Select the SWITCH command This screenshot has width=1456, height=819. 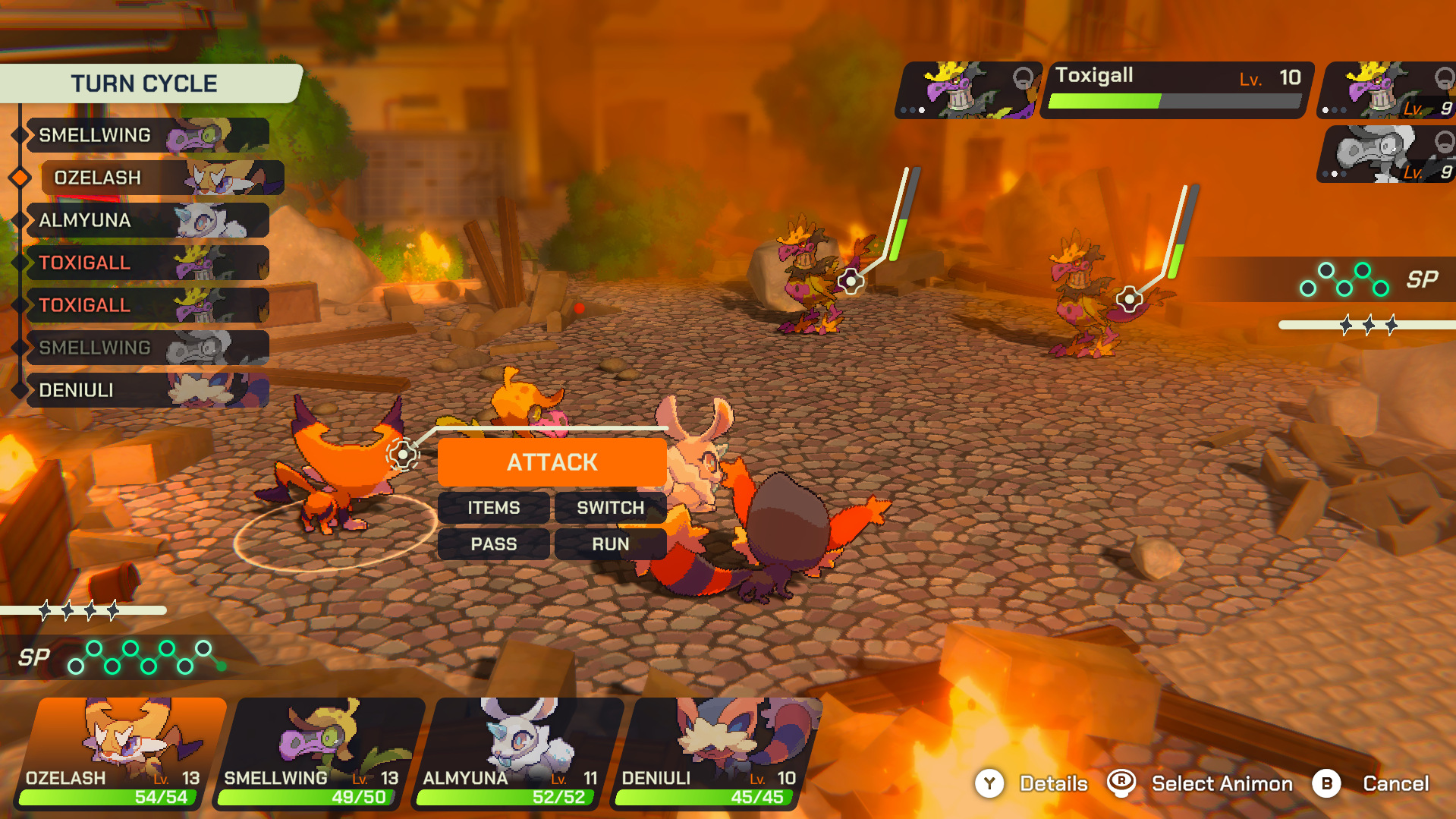pos(610,508)
